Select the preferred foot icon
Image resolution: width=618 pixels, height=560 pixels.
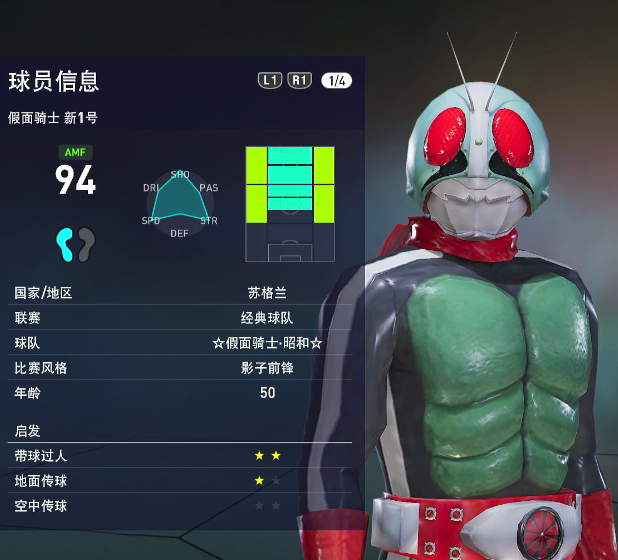pyautogui.click(x=76, y=242)
